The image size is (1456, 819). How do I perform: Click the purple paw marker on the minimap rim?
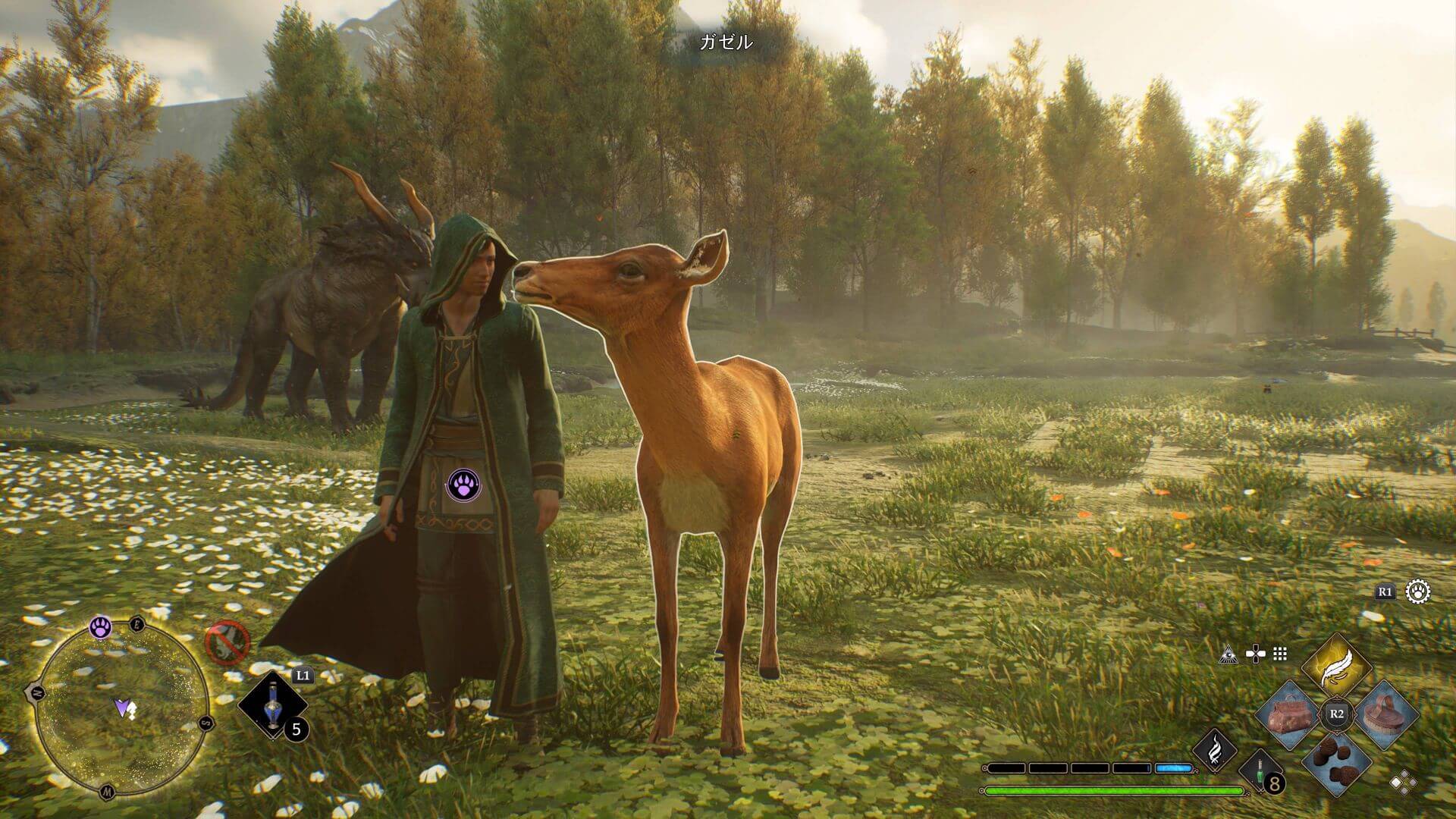101,627
